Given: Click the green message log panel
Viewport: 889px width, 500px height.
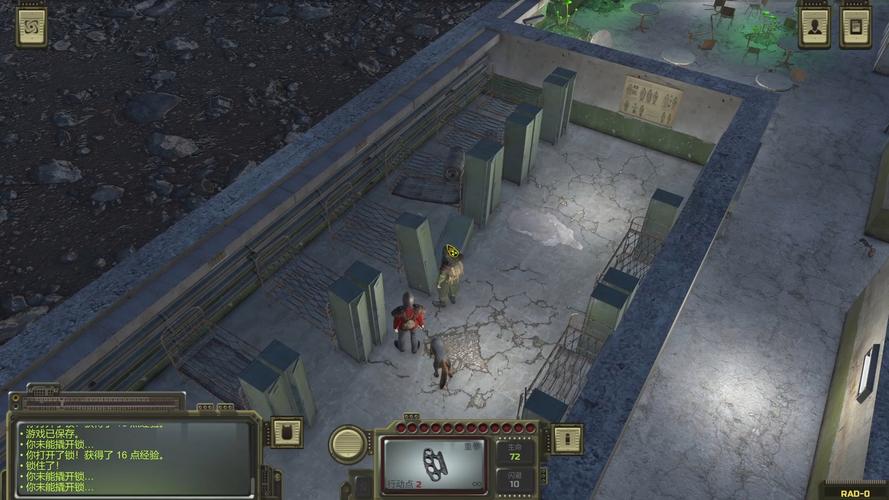Looking at the screenshot, I should click(135, 458).
